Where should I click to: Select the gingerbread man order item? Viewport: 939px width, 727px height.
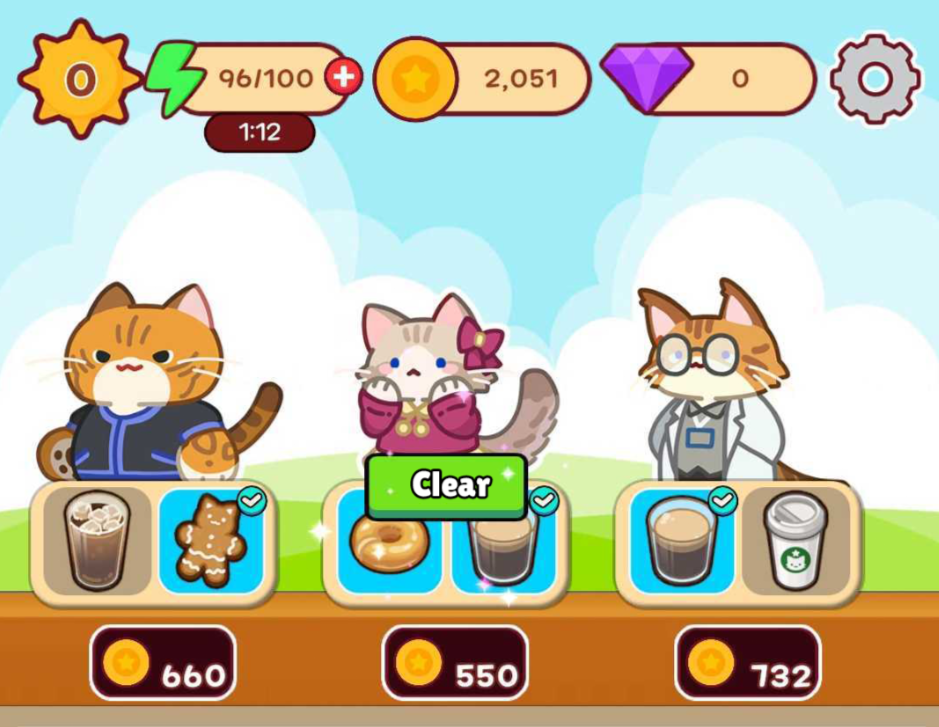(x=210, y=541)
